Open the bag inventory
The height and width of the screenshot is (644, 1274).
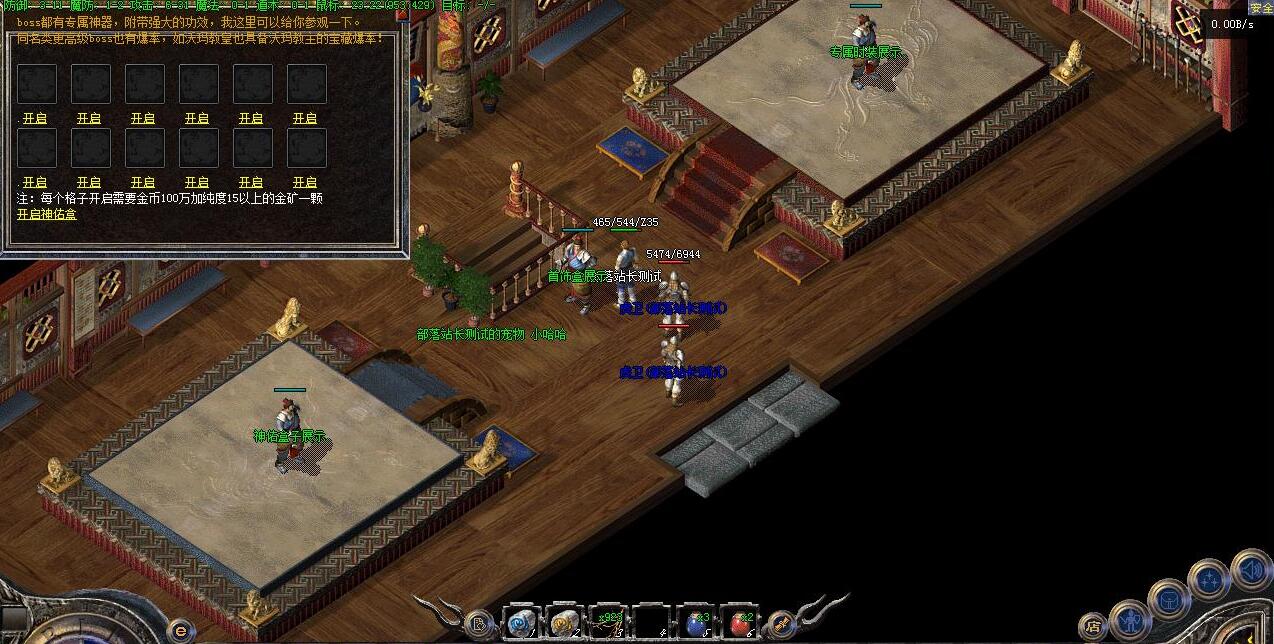pyautogui.click(x=1169, y=600)
